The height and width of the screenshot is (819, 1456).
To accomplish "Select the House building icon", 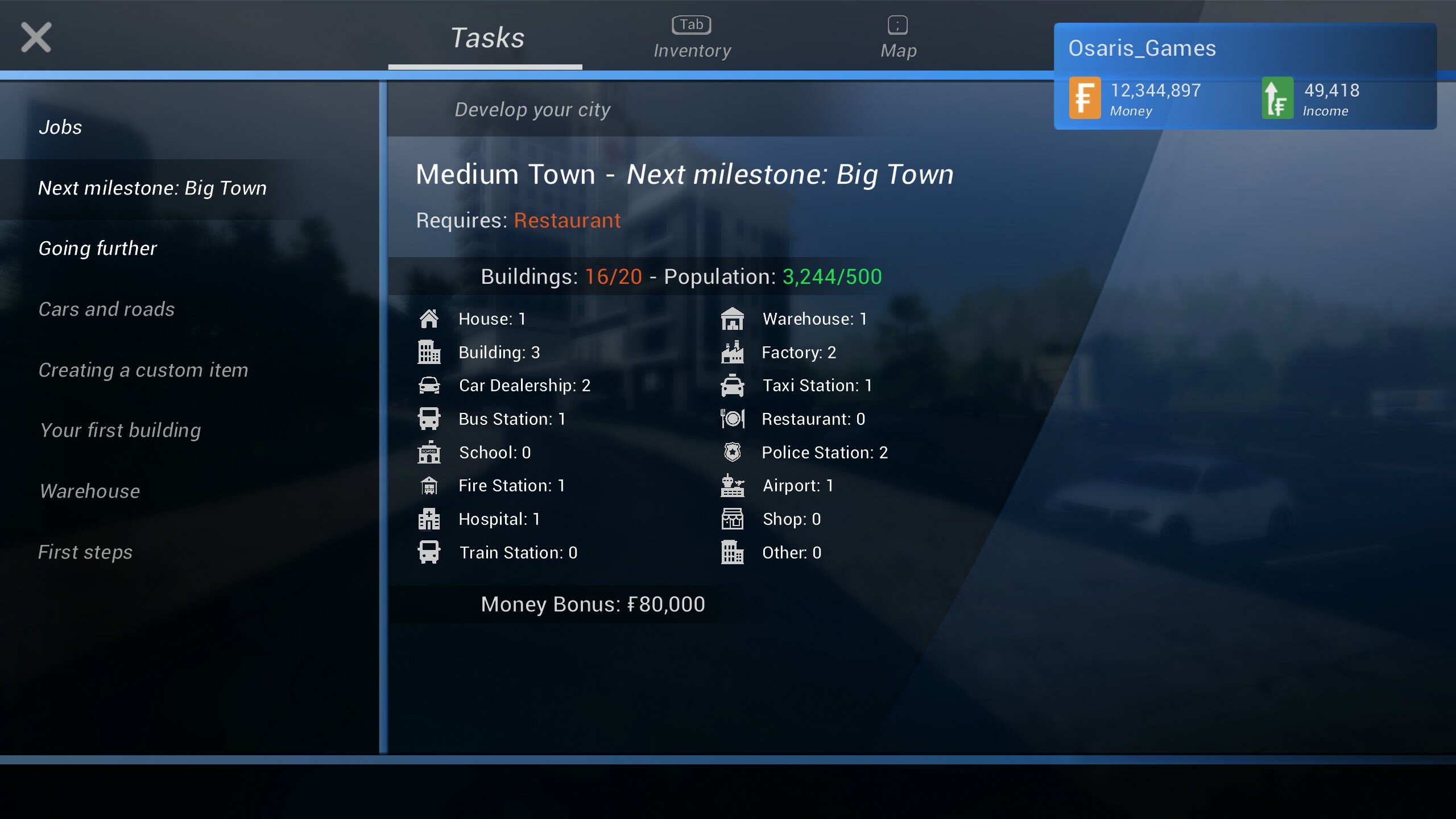I will [429, 318].
